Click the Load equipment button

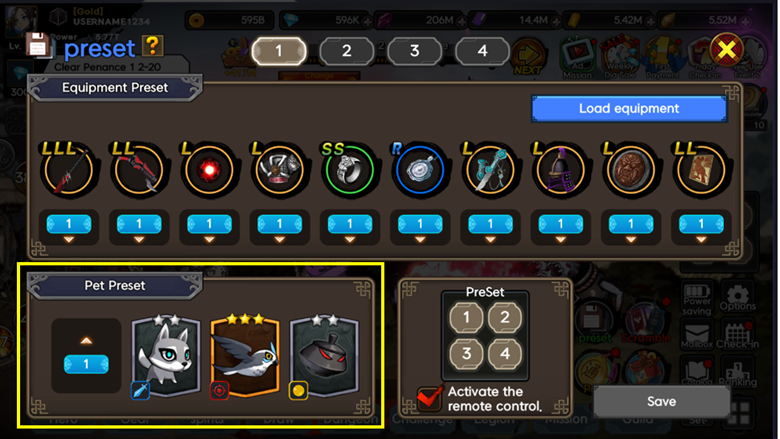point(628,109)
